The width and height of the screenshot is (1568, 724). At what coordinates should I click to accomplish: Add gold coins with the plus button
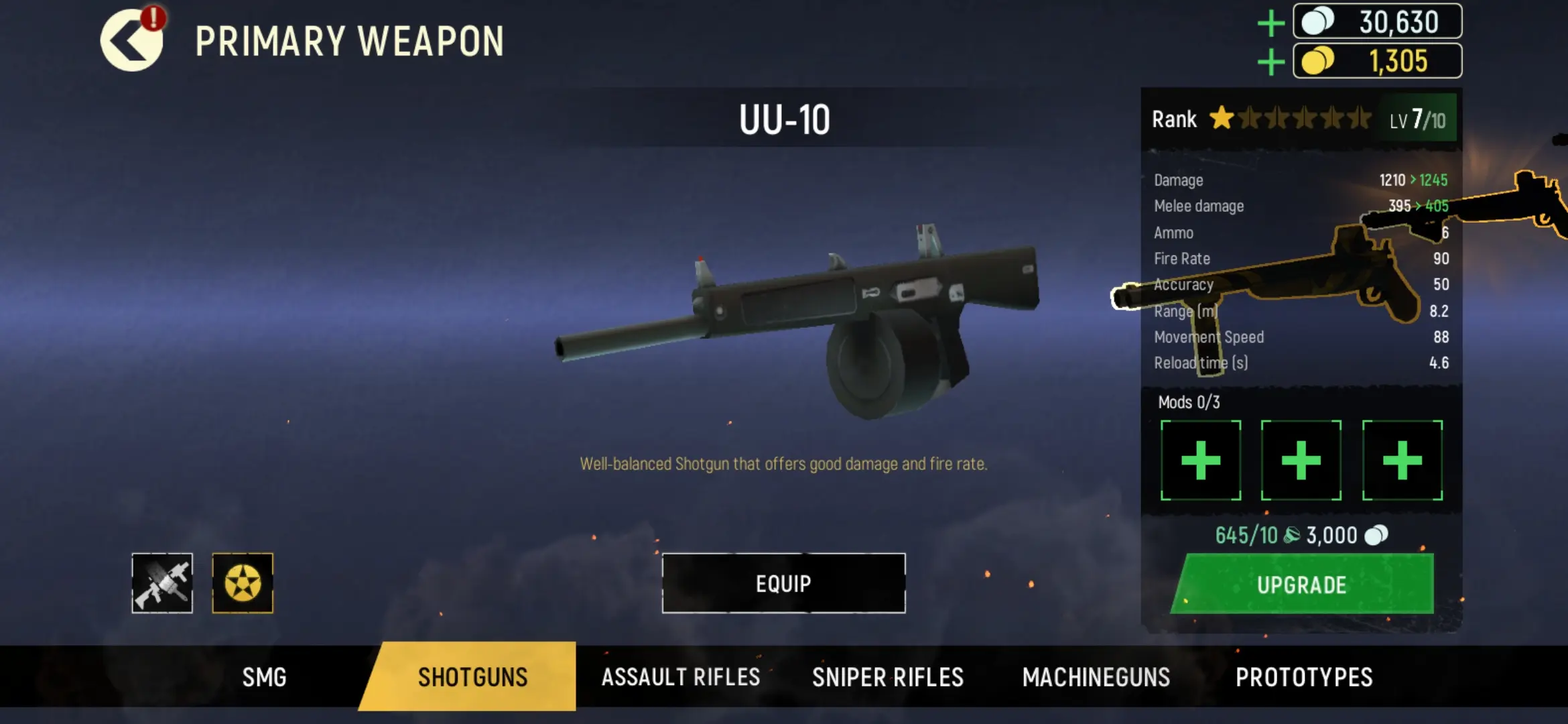(x=1270, y=62)
